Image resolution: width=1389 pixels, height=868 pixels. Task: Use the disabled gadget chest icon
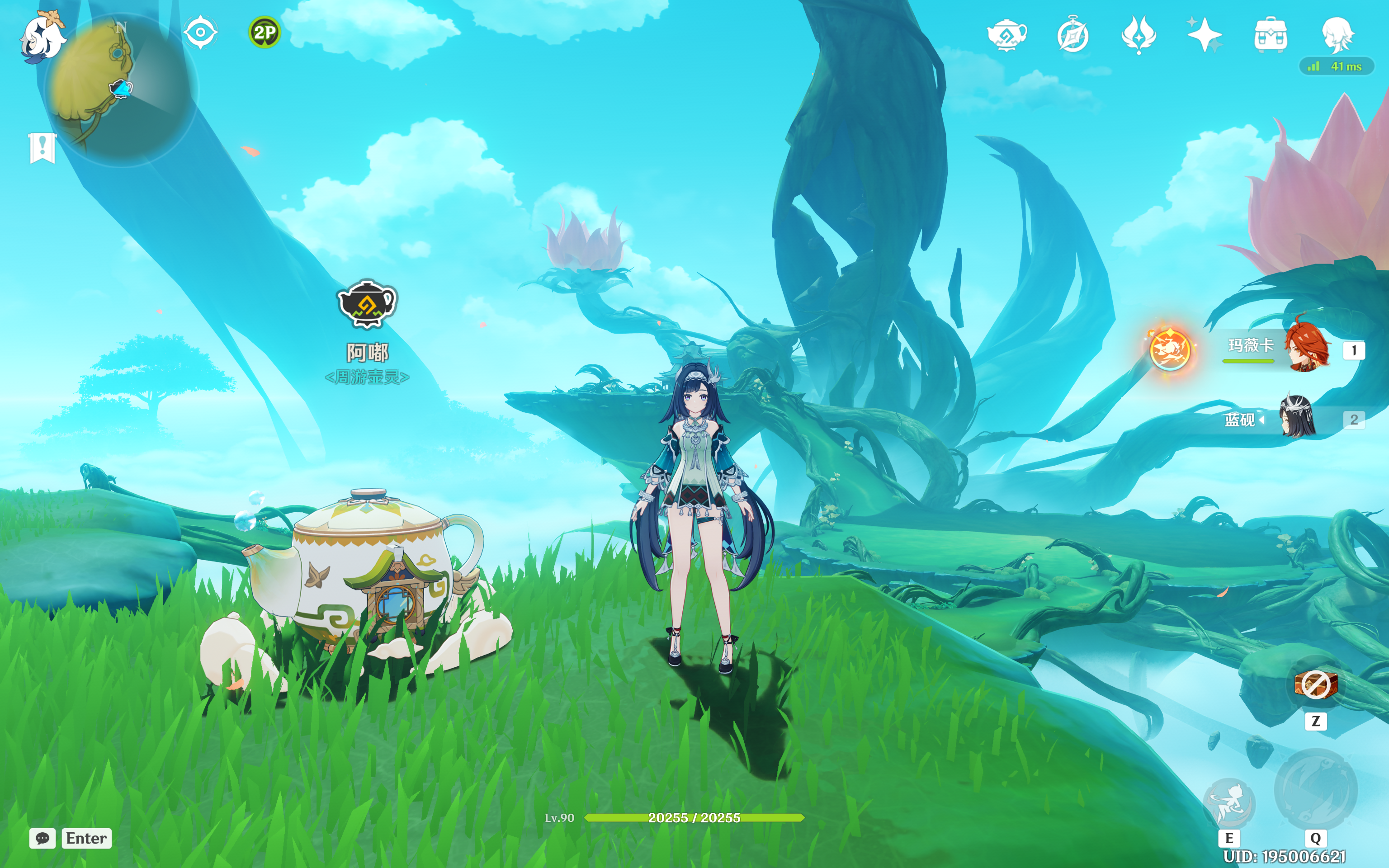(1316, 684)
